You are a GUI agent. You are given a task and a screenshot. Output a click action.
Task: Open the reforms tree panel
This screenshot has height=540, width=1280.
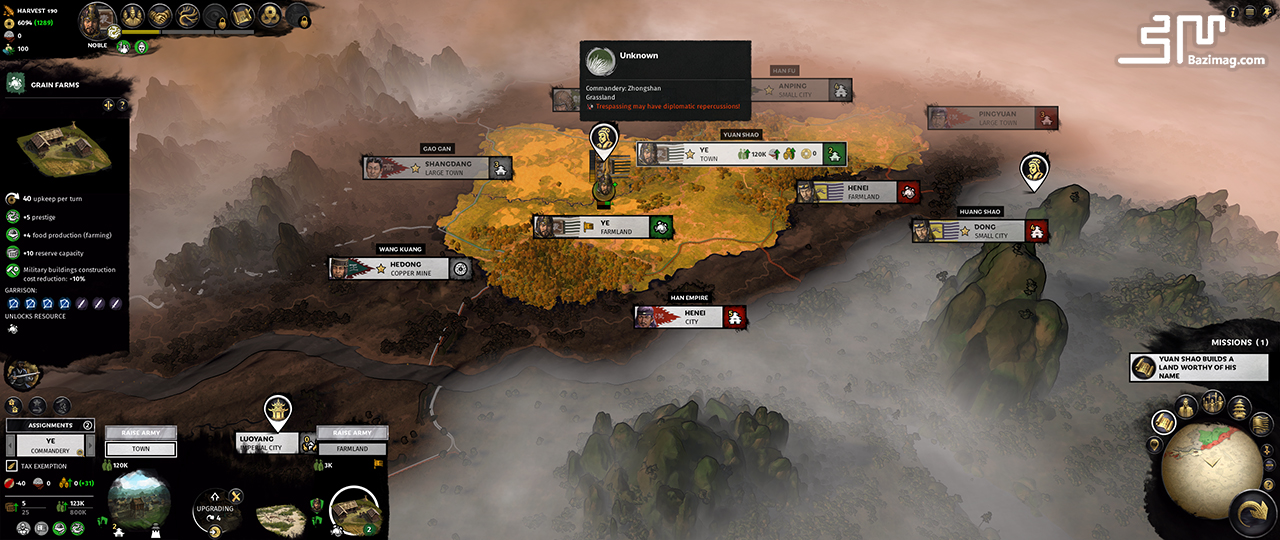pyautogui.click(x=188, y=16)
